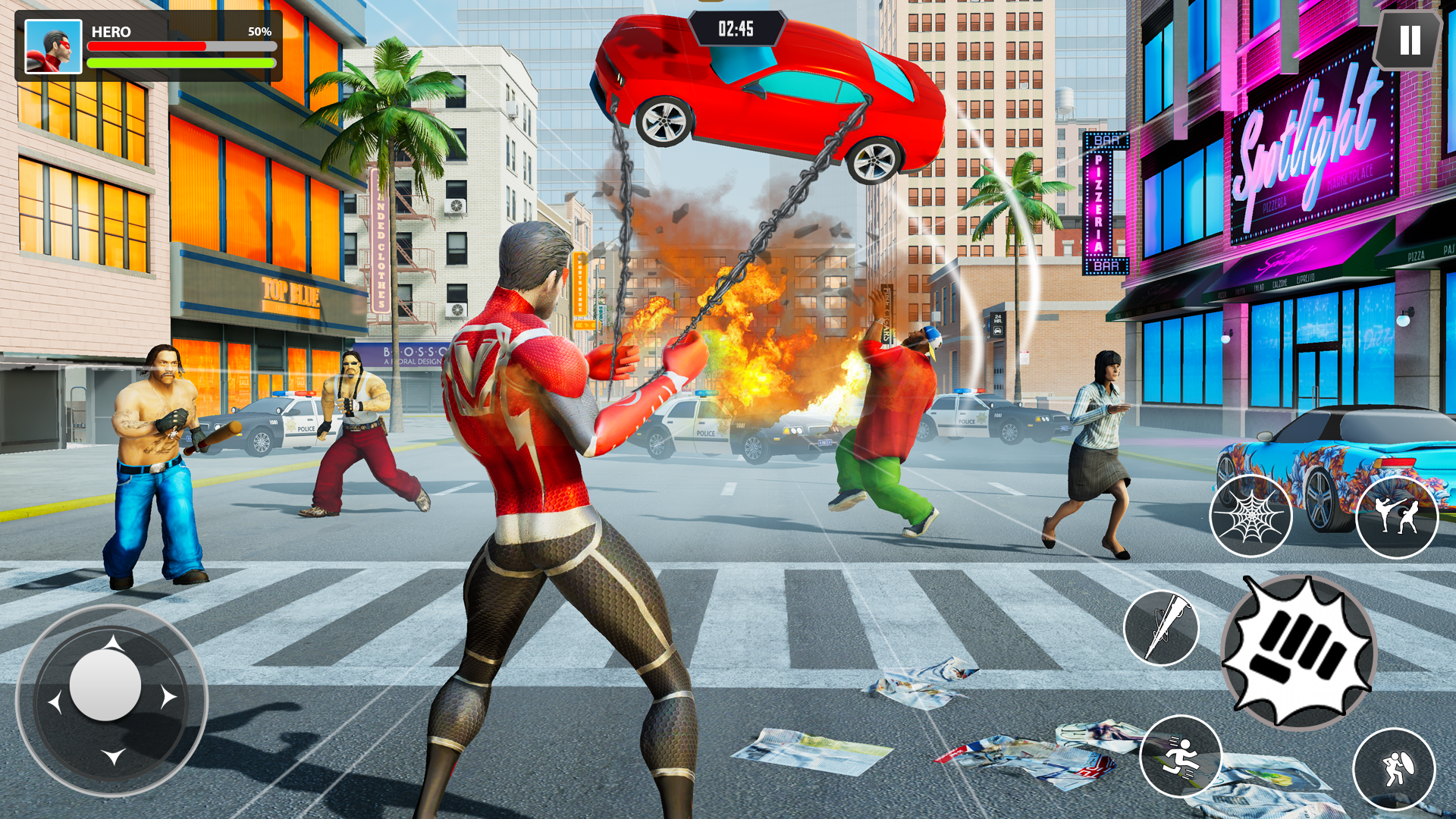
Task: Tap the 50% health indicator
Action: click(x=259, y=32)
